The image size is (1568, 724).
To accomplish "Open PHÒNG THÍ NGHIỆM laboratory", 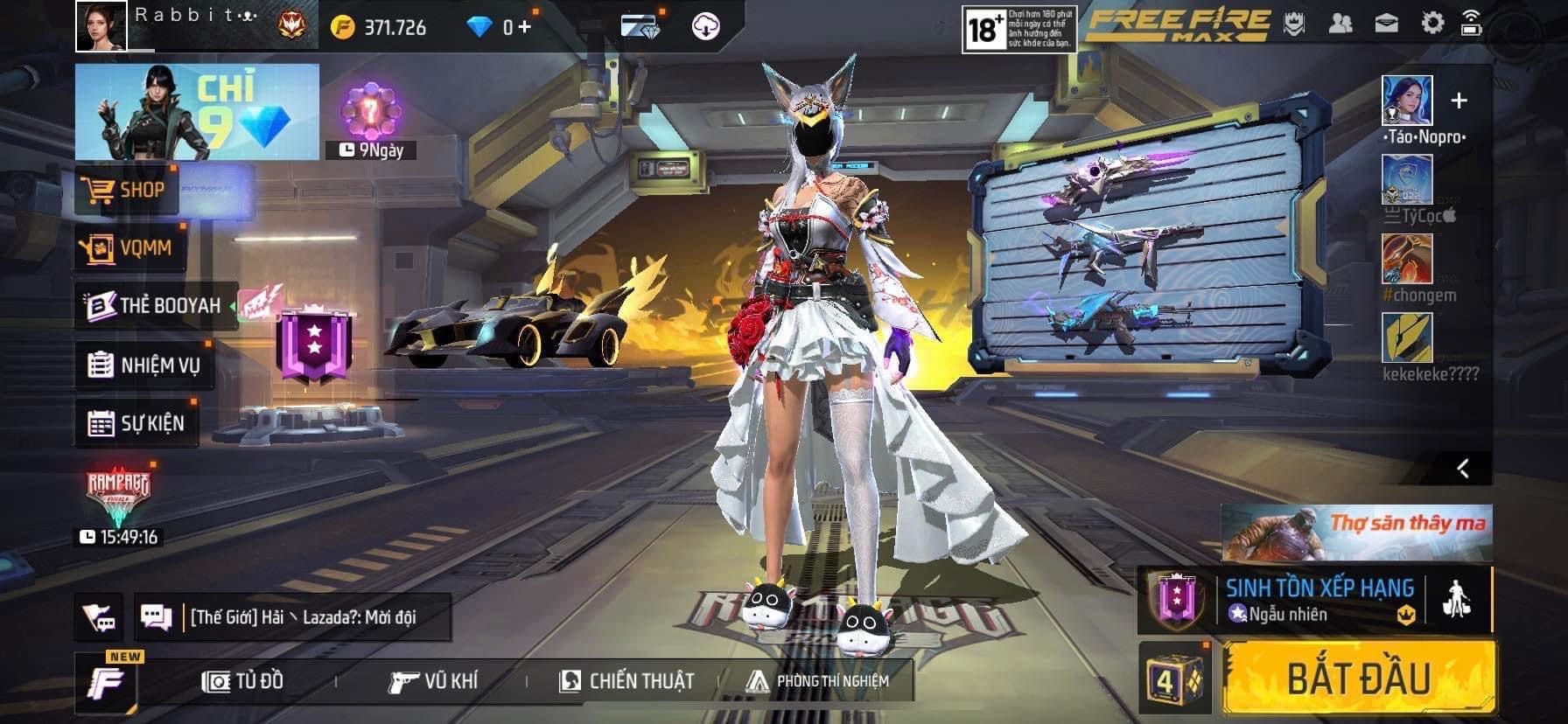I will coord(817,681).
